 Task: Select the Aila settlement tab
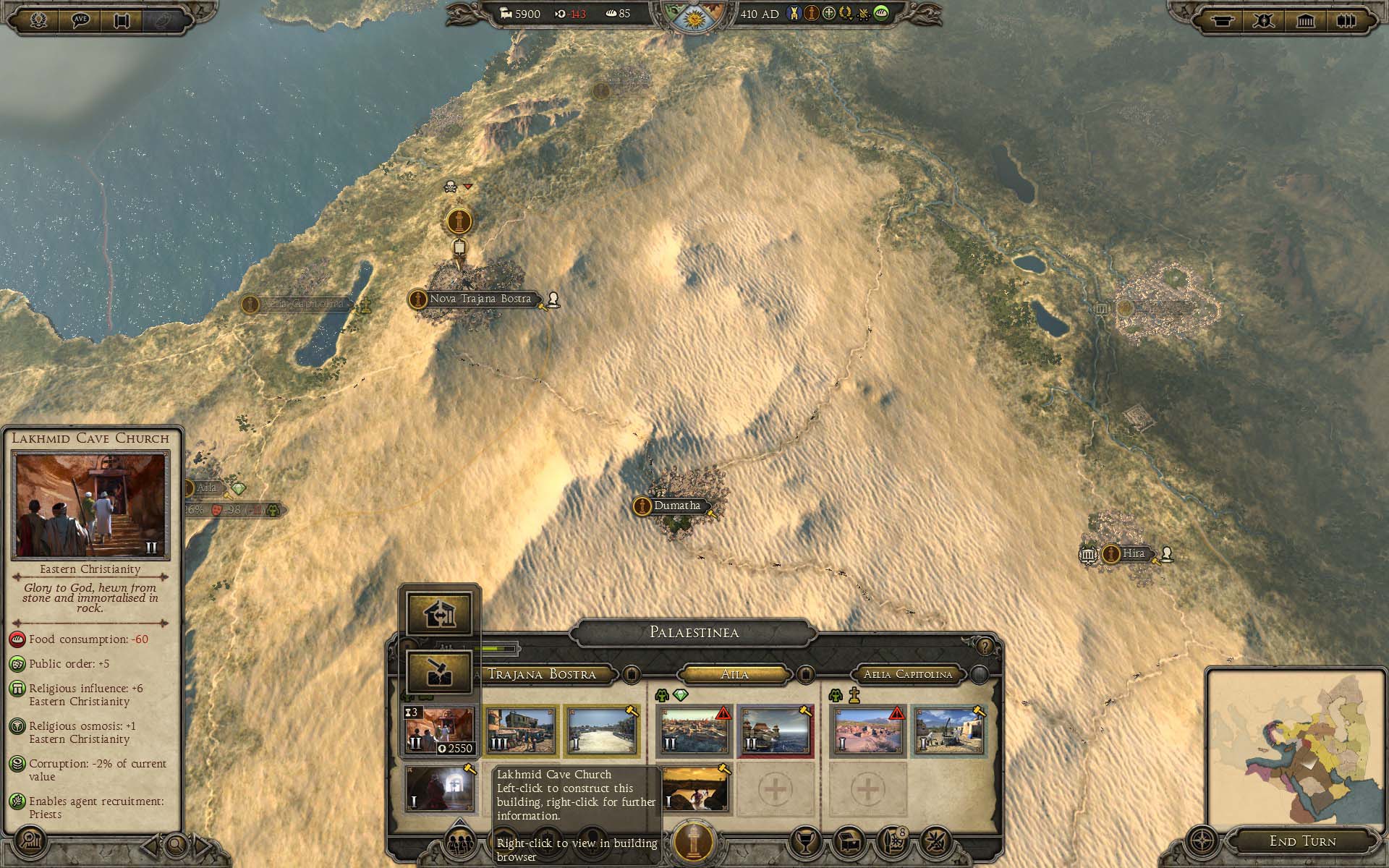pyautogui.click(x=734, y=674)
